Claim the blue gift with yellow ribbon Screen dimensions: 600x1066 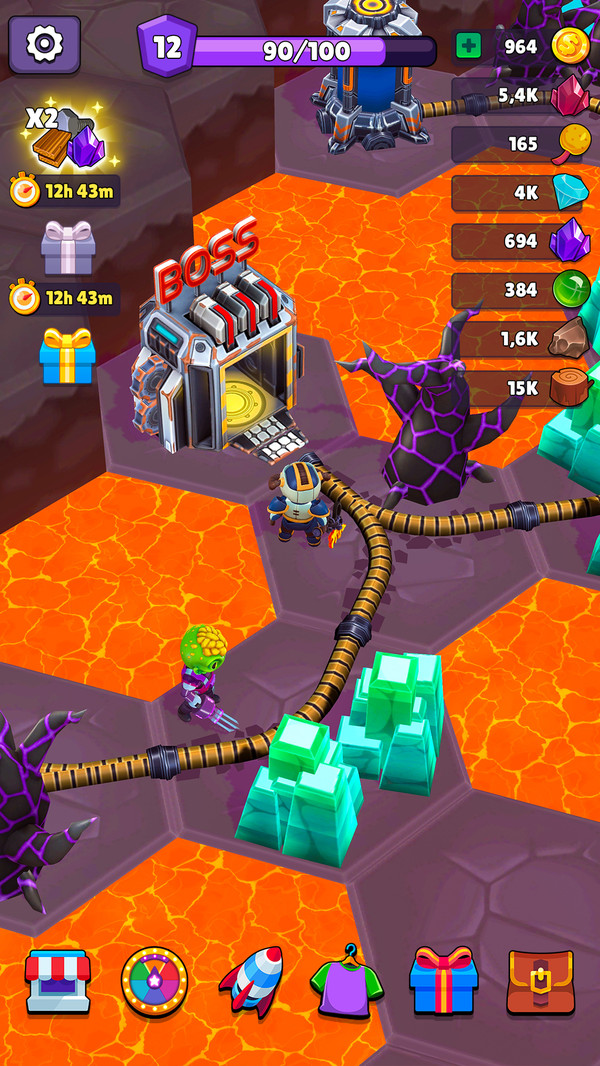(68, 356)
